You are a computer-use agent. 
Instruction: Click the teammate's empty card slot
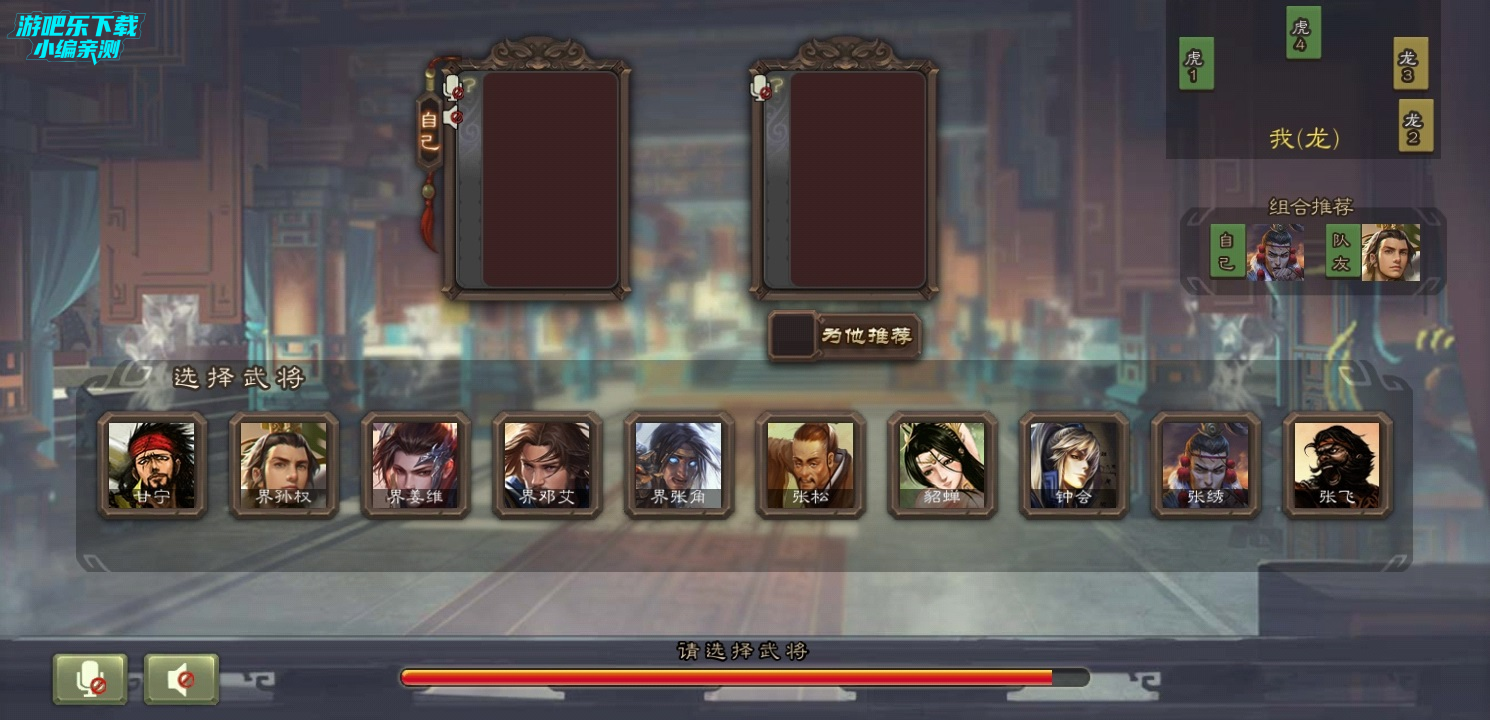857,180
